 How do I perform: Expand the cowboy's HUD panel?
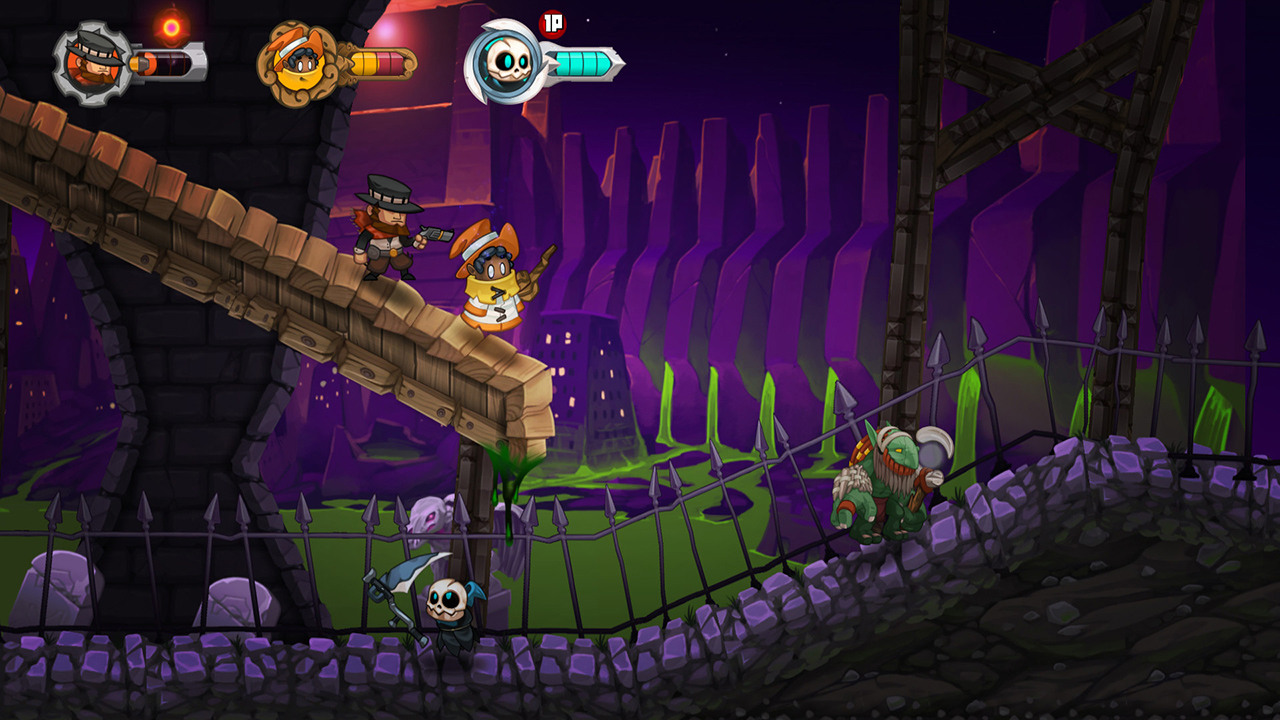(130, 62)
